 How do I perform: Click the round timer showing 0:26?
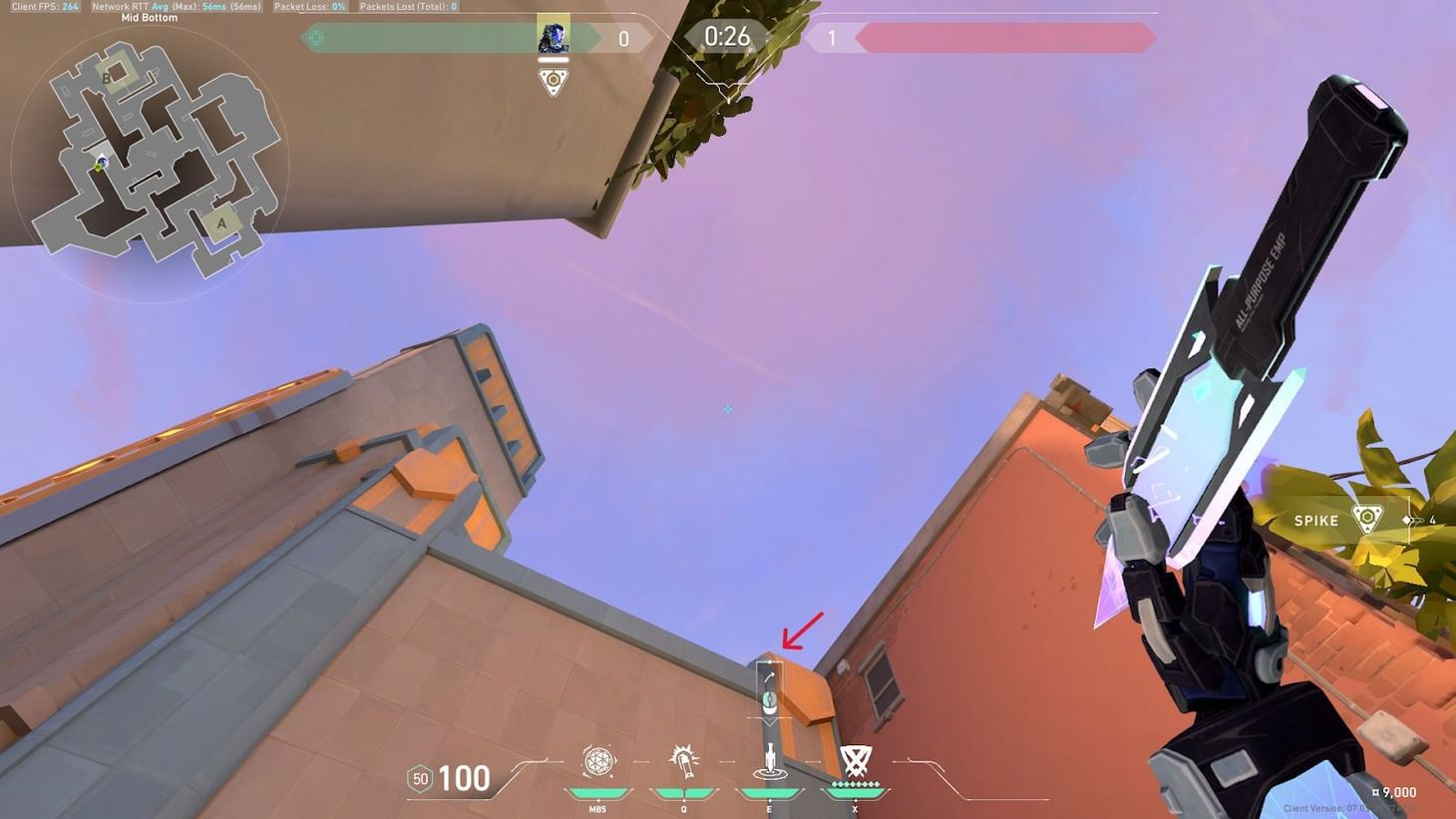pyautogui.click(x=728, y=37)
